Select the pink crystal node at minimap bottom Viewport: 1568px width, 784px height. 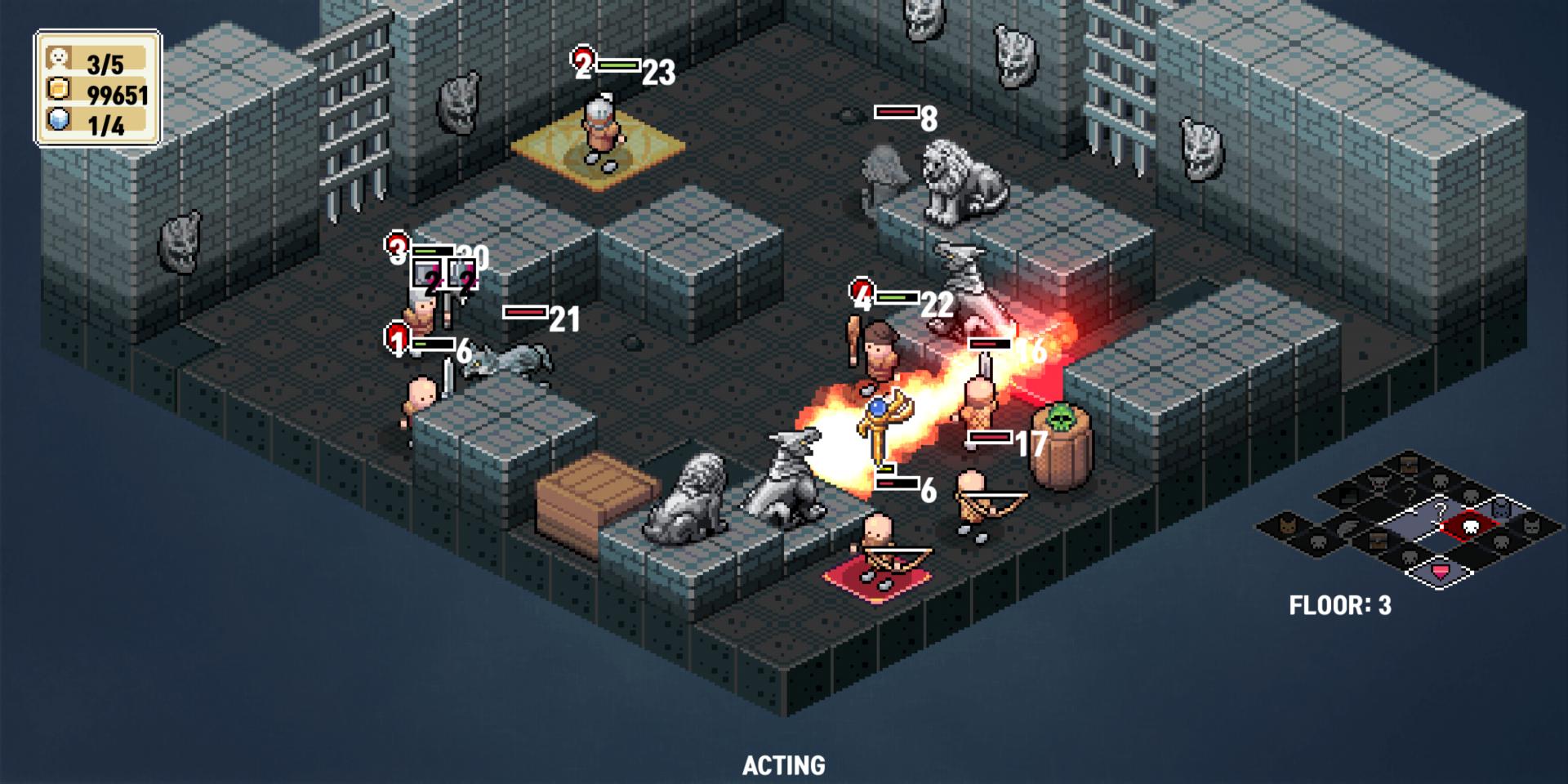1441,573
